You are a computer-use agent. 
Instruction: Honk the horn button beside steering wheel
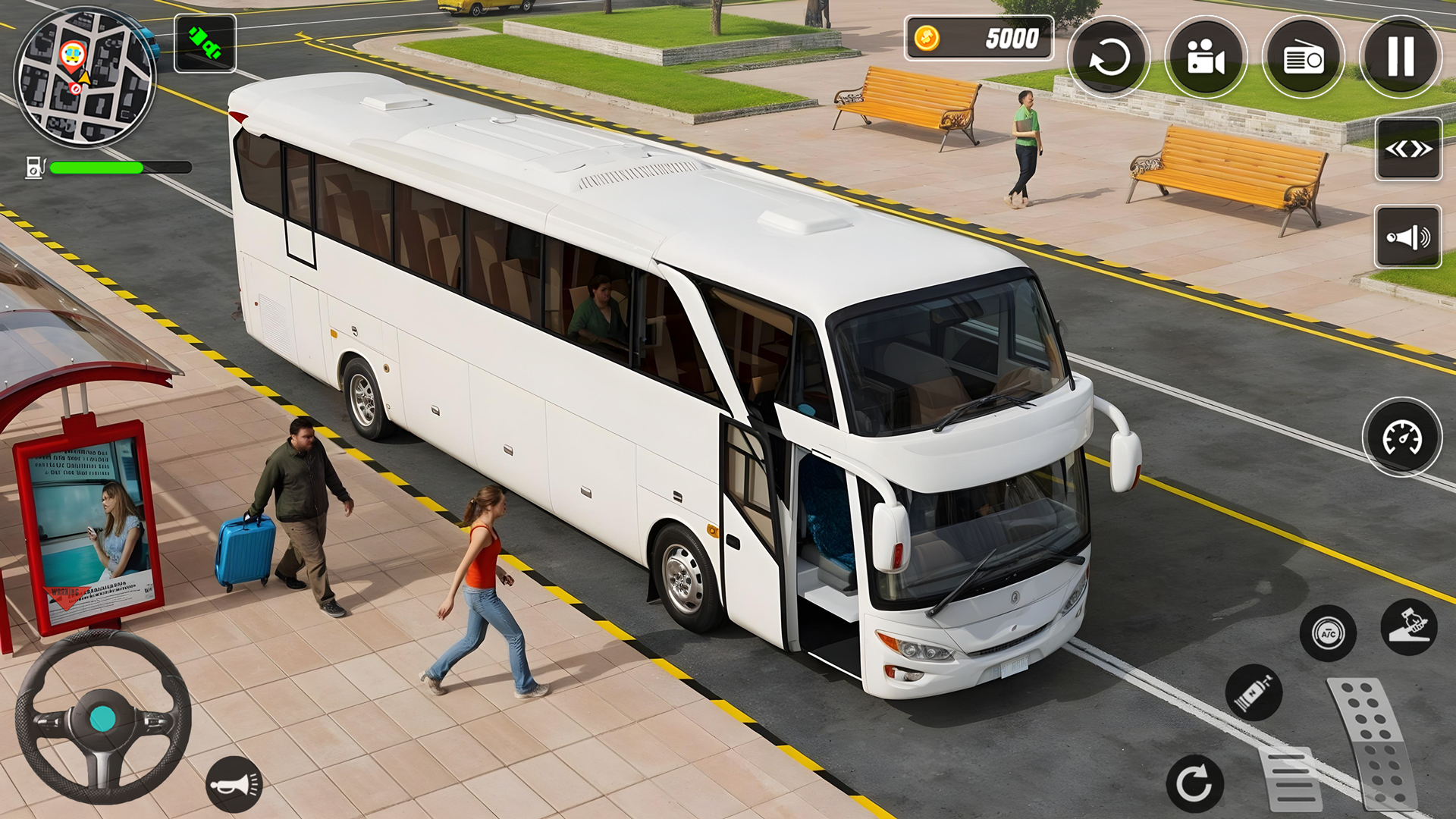(x=234, y=784)
